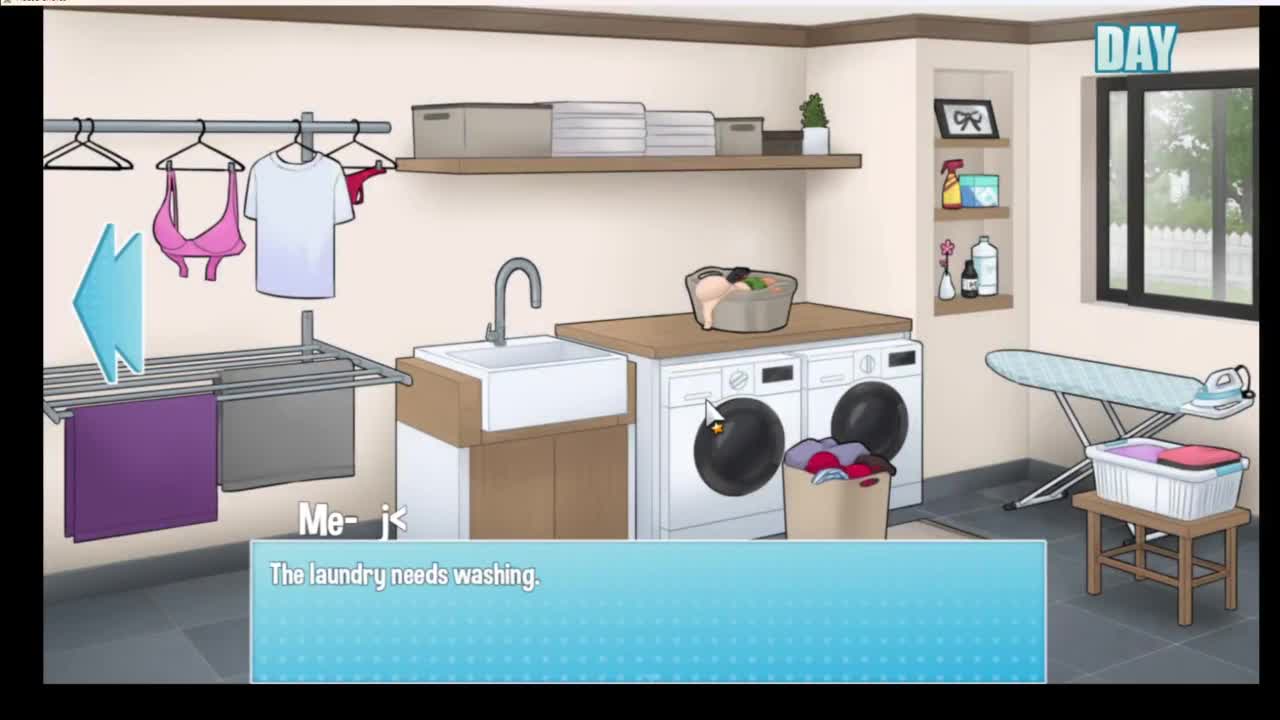Screen dimensions: 1280x720
Task: Click the blue left navigation arrow
Action: coord(109,302)
